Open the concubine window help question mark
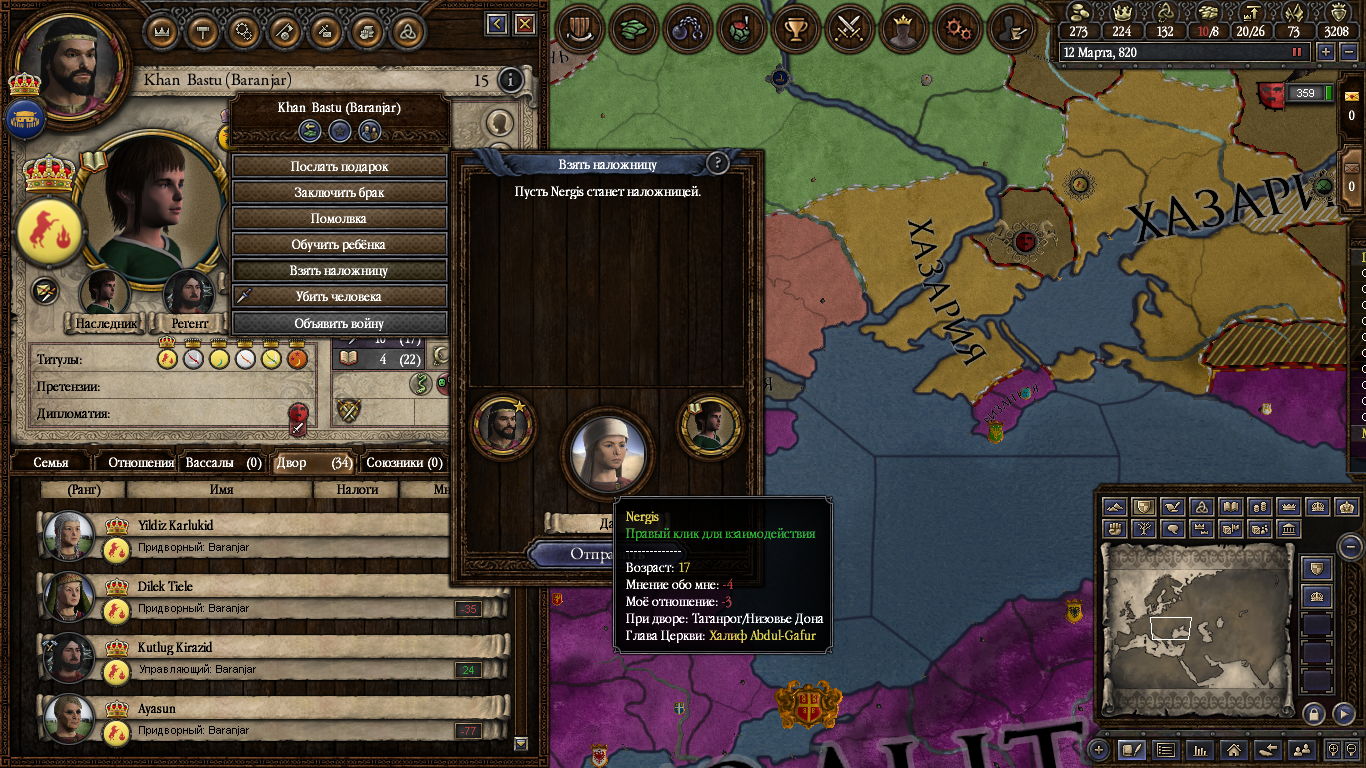This screenshot has width=1366, height=768. [x=717, y=164]
